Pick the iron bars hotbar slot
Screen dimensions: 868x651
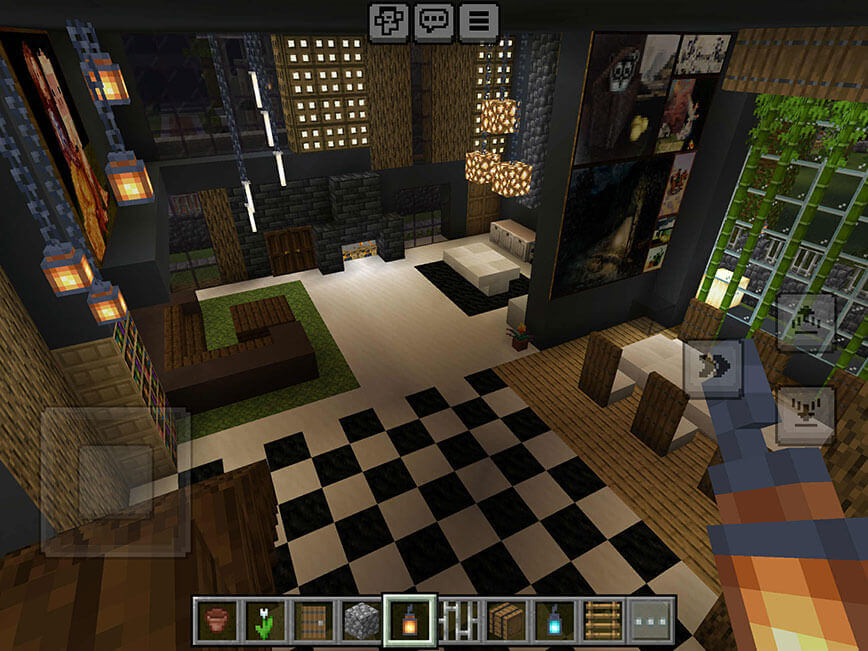tap(458, 620)
